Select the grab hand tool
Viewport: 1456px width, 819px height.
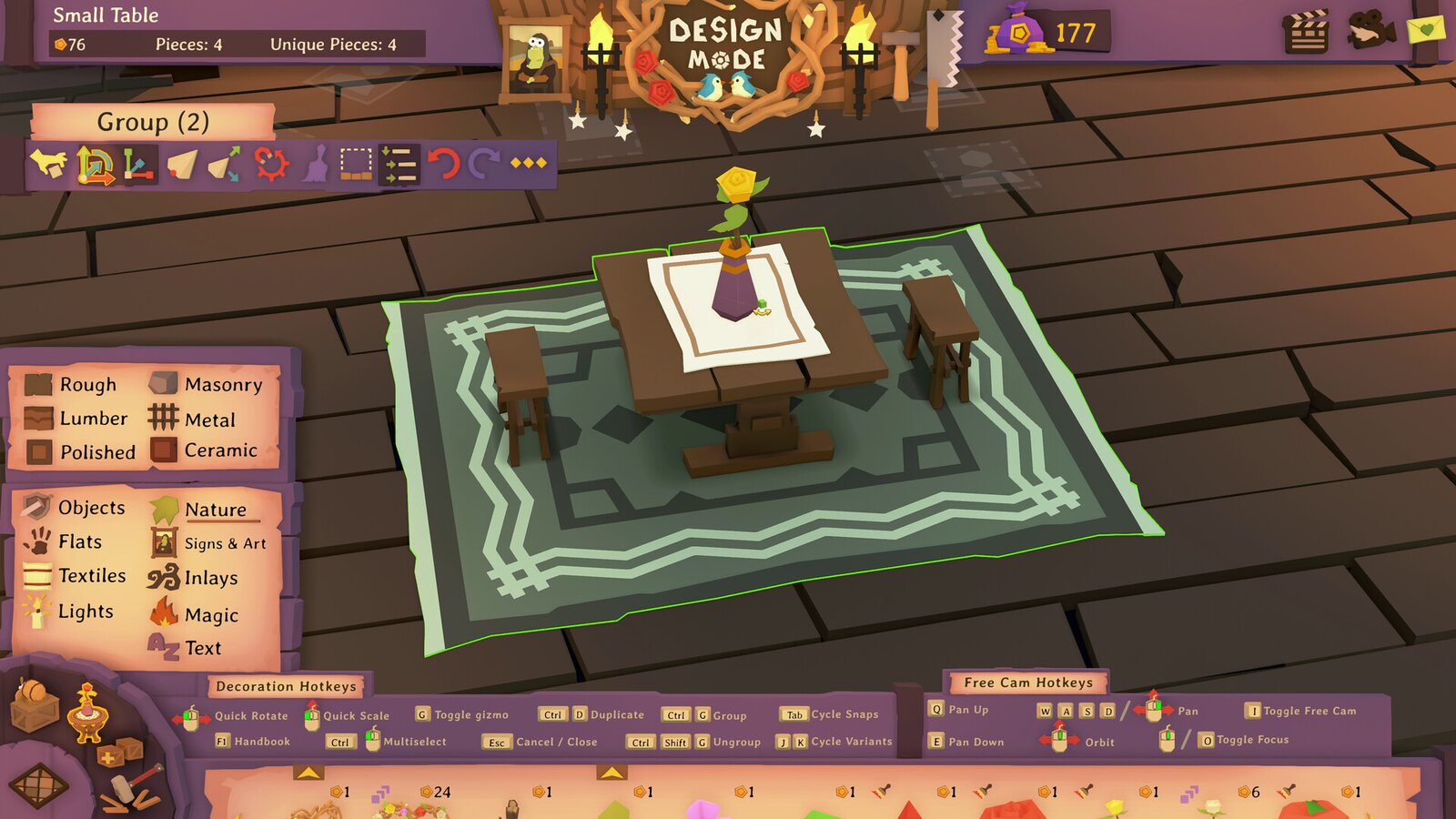click(x=48, y=164)
